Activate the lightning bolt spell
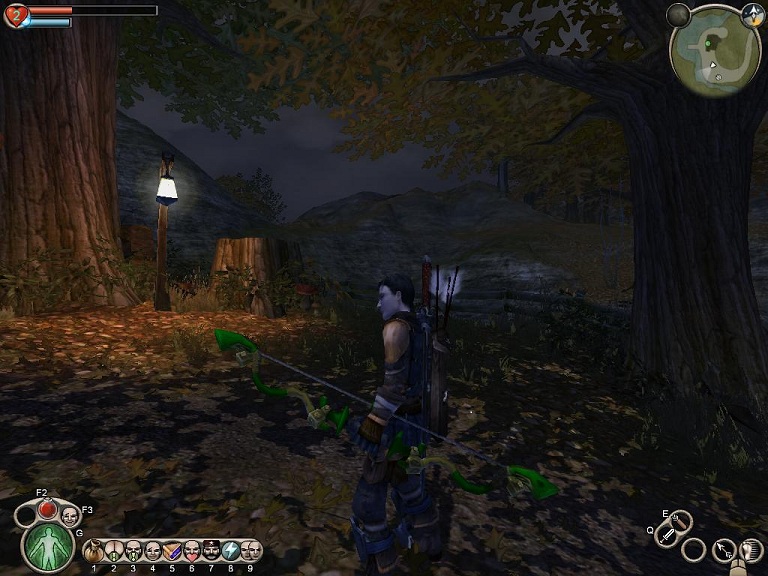Screen dimensions: 768x576 tap(230, 551)
